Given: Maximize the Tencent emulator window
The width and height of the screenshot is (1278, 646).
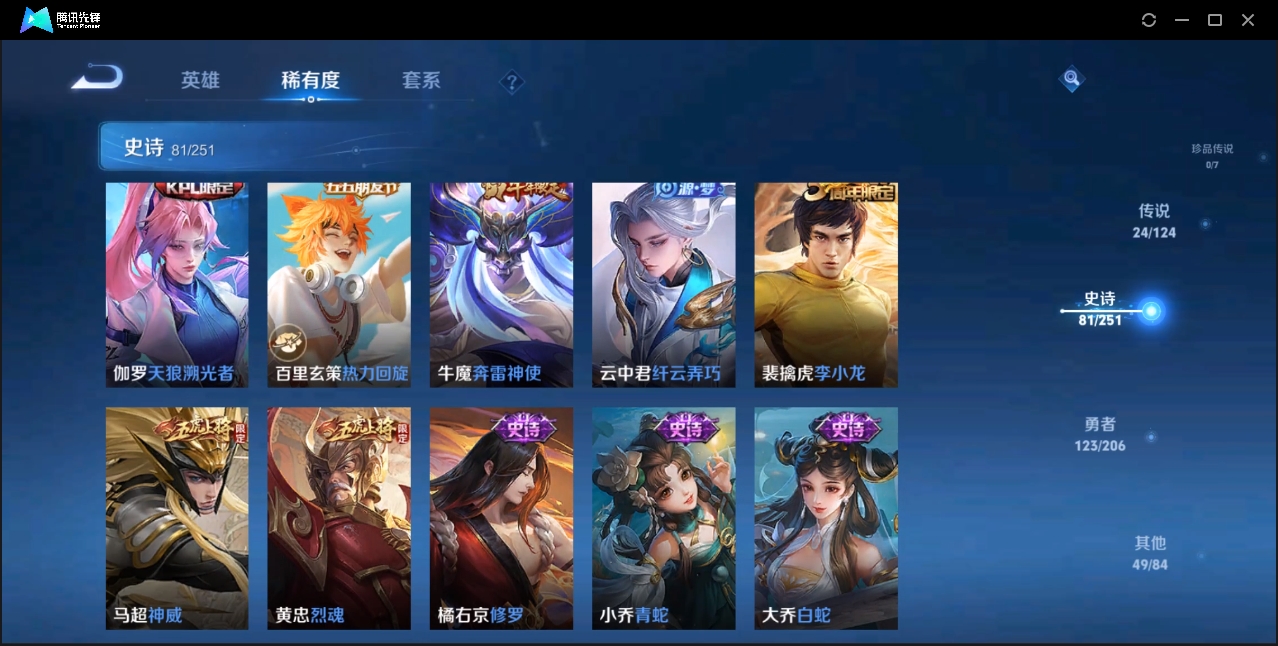Looking at the screenshot, I should (1215, 20).
